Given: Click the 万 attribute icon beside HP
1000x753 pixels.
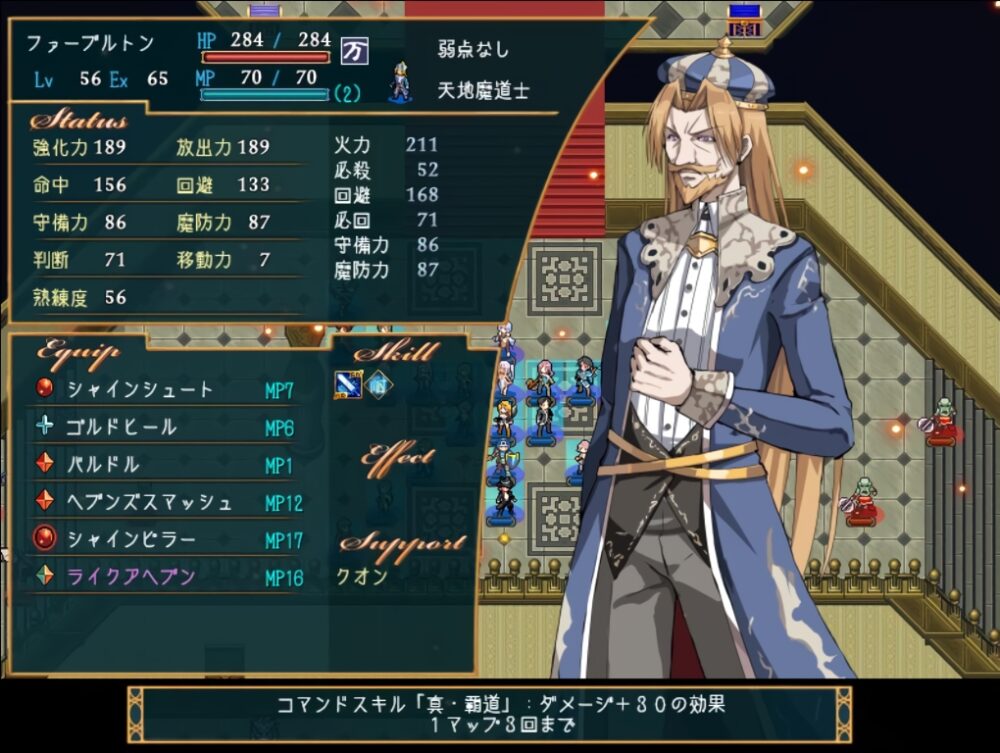Looking at the screenshot, I should point(353,49).
